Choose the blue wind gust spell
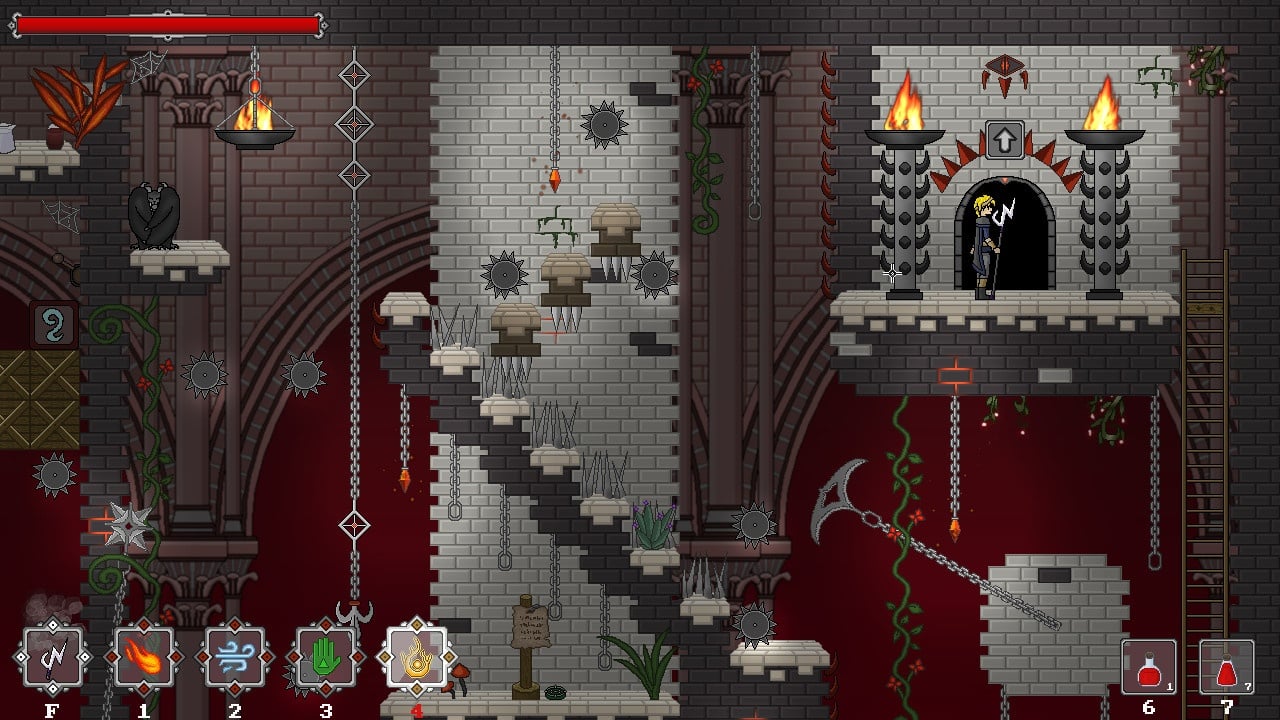The height and width of the screenshot is (720, 1280). pos(235,658)
